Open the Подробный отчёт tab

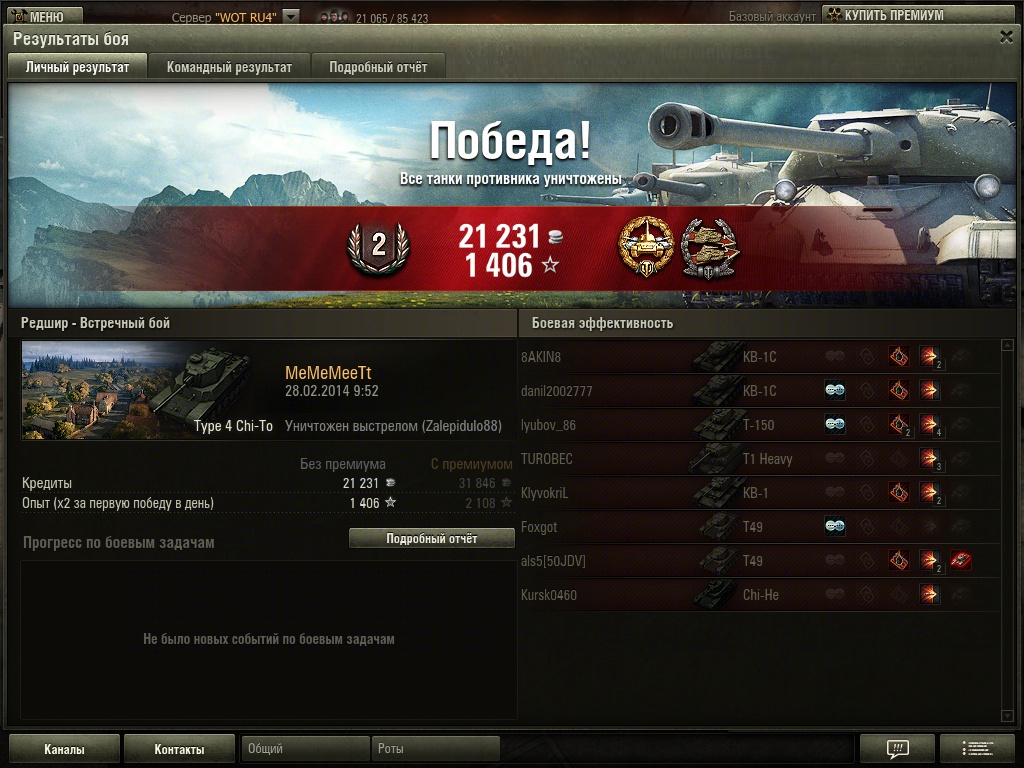[377, 67]
